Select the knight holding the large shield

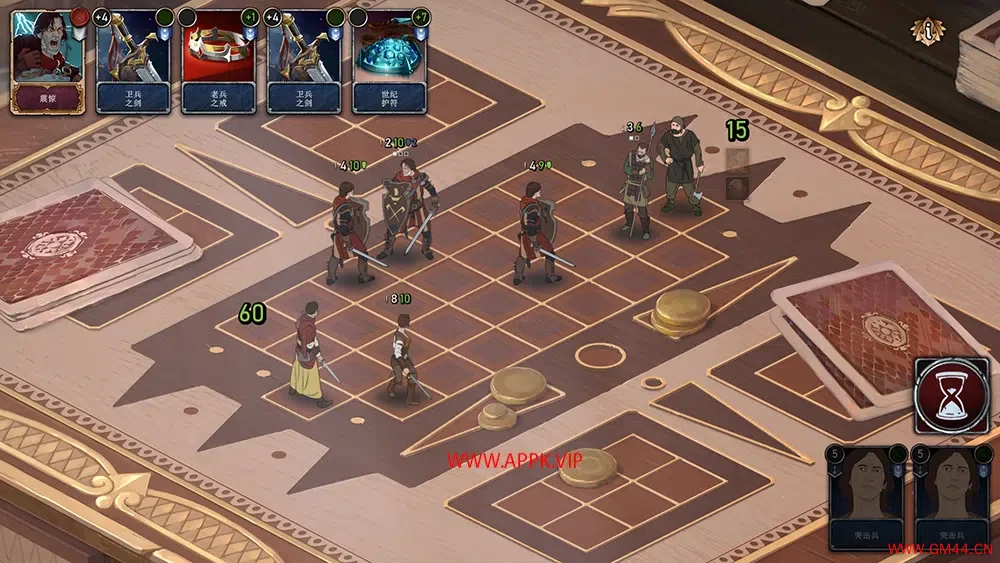click(404, 210)
